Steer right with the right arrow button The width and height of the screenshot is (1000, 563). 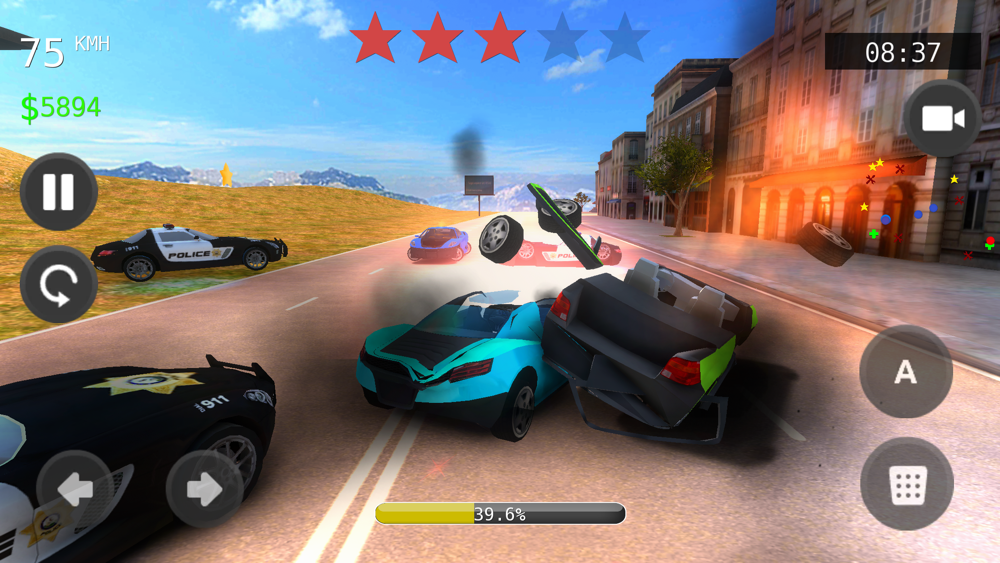(x=205, y=489)
